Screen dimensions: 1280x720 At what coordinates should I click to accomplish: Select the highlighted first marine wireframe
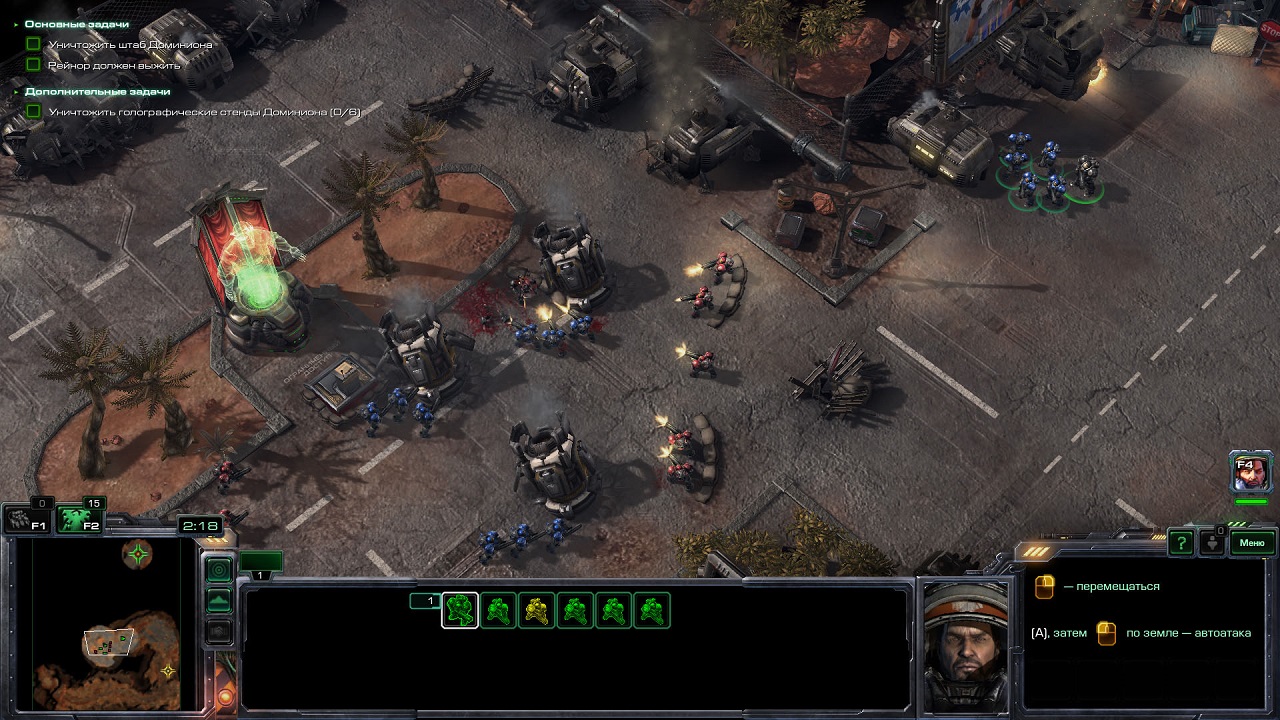click(460, 610)
